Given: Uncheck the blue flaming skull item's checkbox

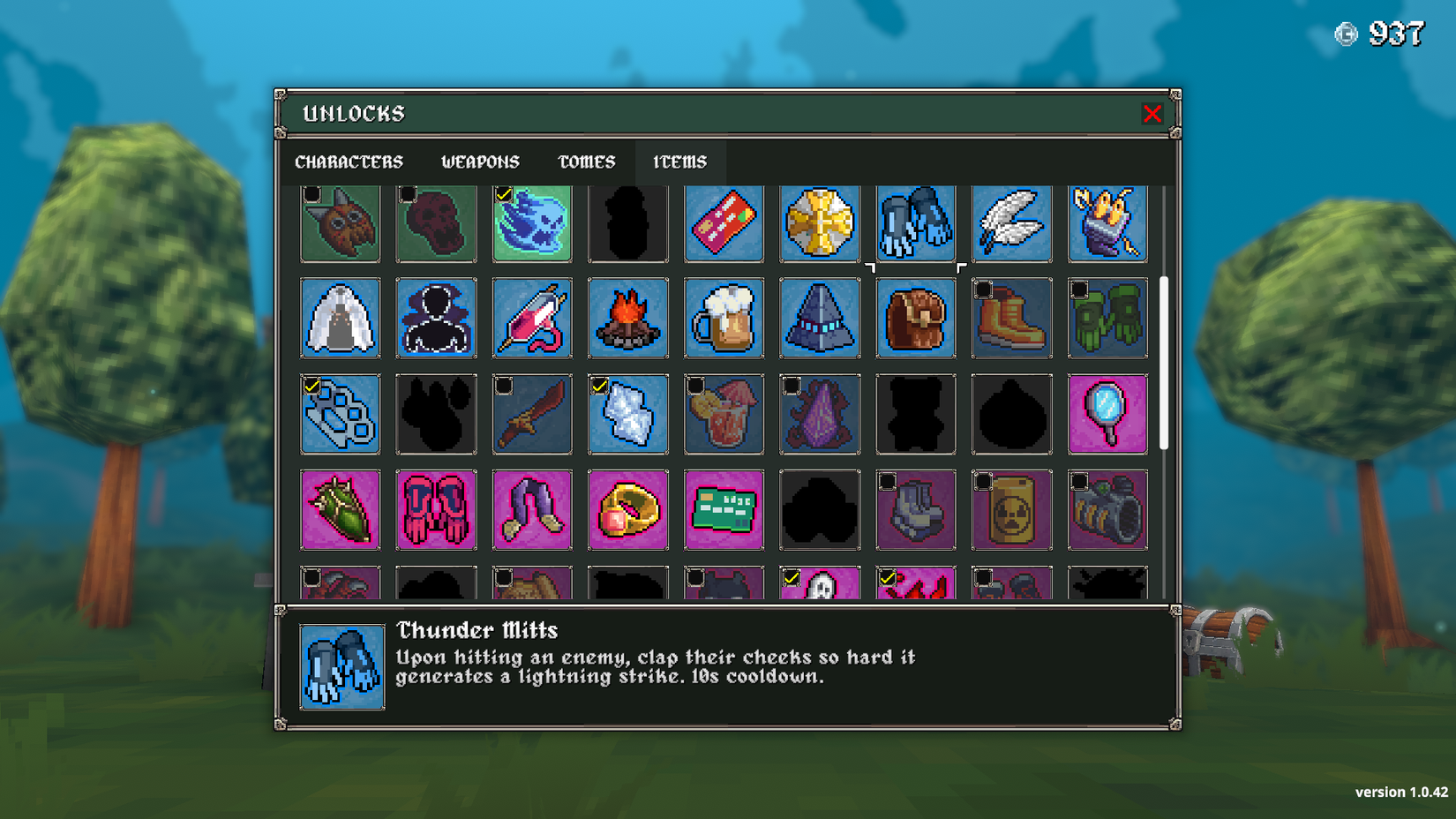Looking at the screenshot, I should pyautogui.click(x=505, y=195).
